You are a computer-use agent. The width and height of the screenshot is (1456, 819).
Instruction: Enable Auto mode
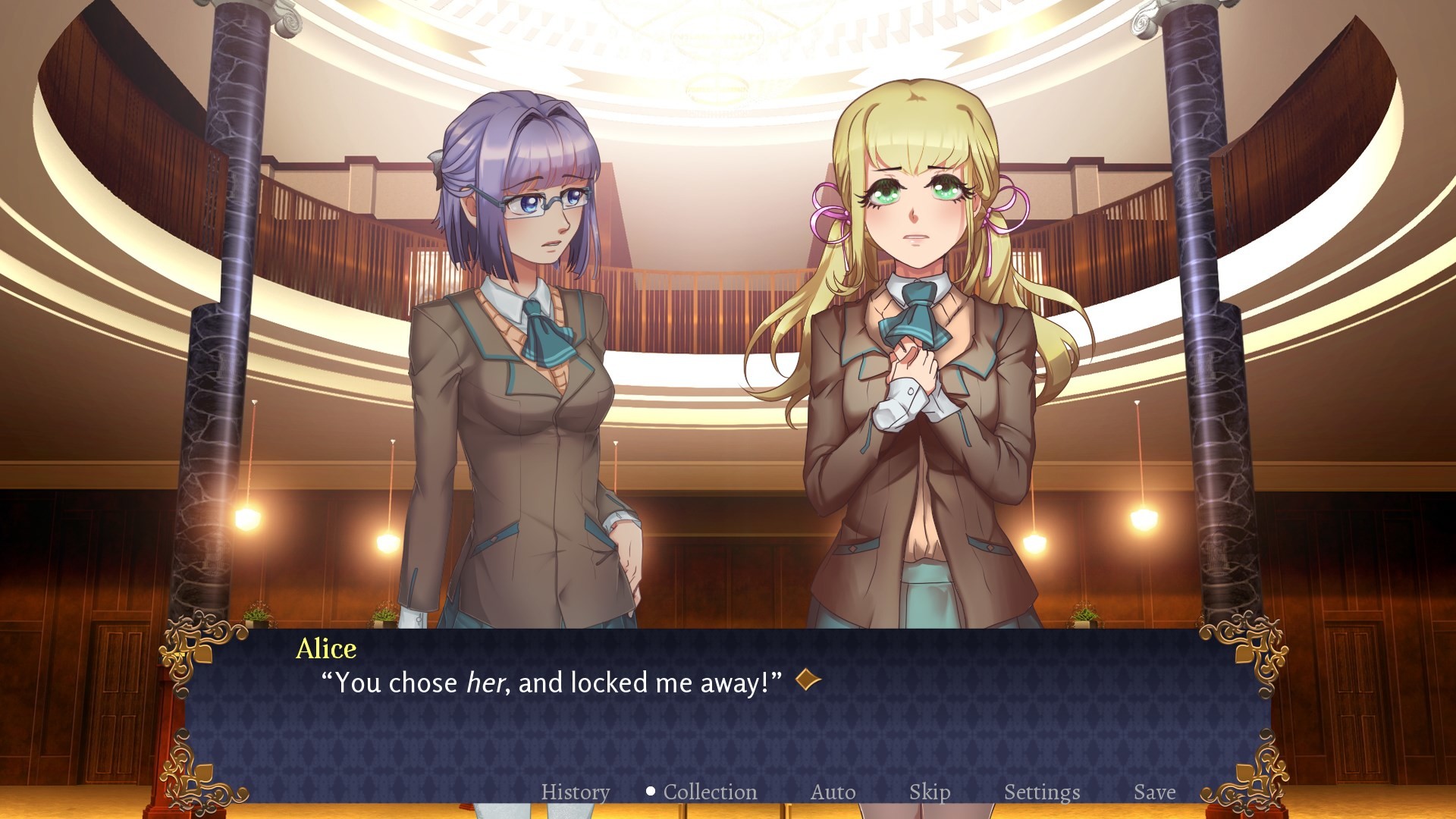click(833, 792)
